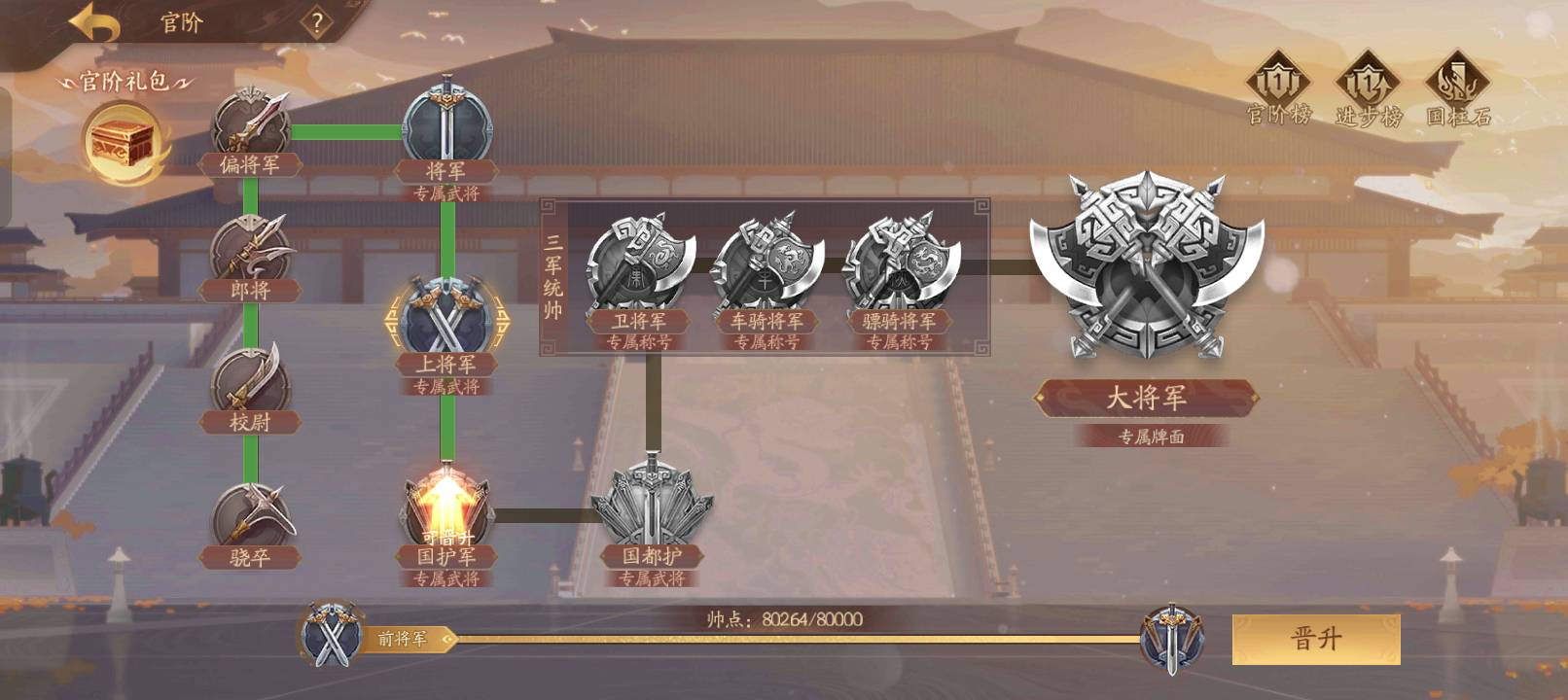Open the question mark help button

click(317, 22)
